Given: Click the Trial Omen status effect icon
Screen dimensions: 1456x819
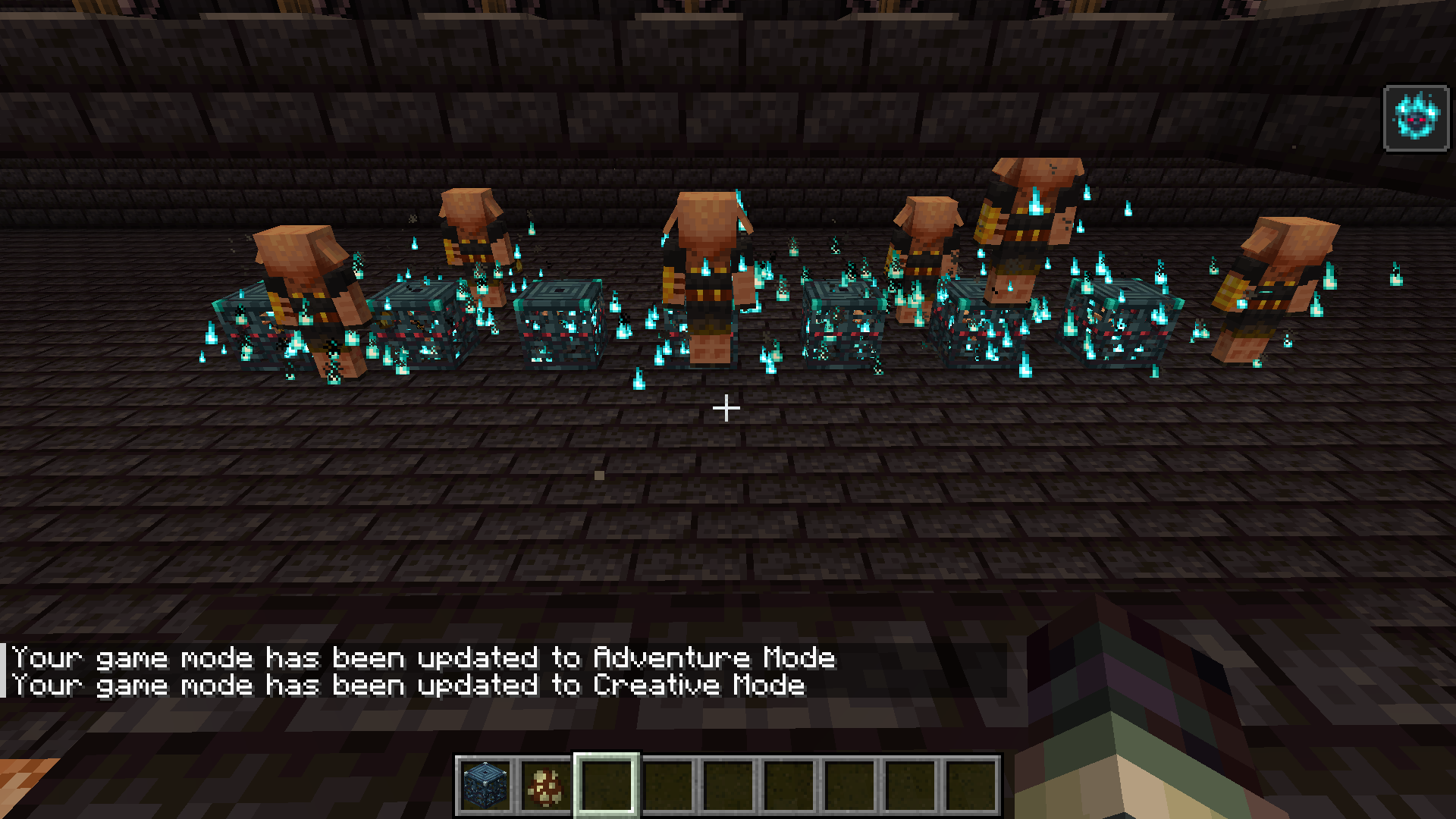Looking at the screenshot, I should 1416,118.
